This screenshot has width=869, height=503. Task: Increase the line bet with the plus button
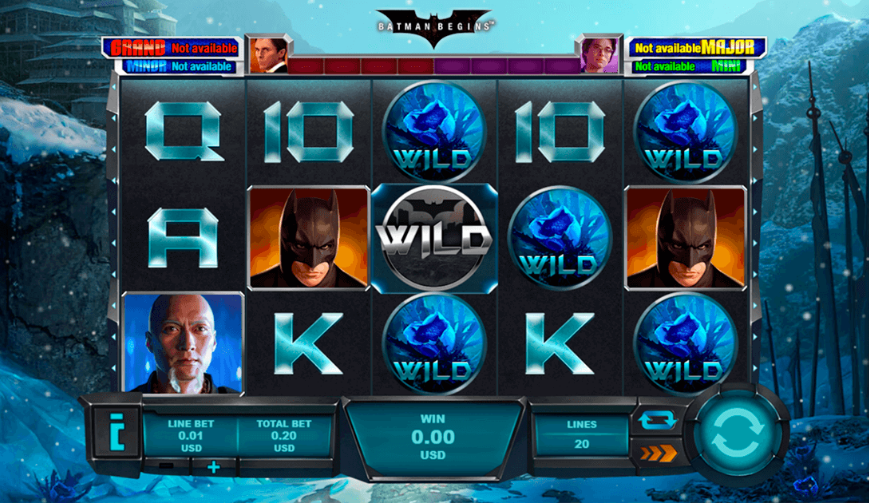[213, 466]
